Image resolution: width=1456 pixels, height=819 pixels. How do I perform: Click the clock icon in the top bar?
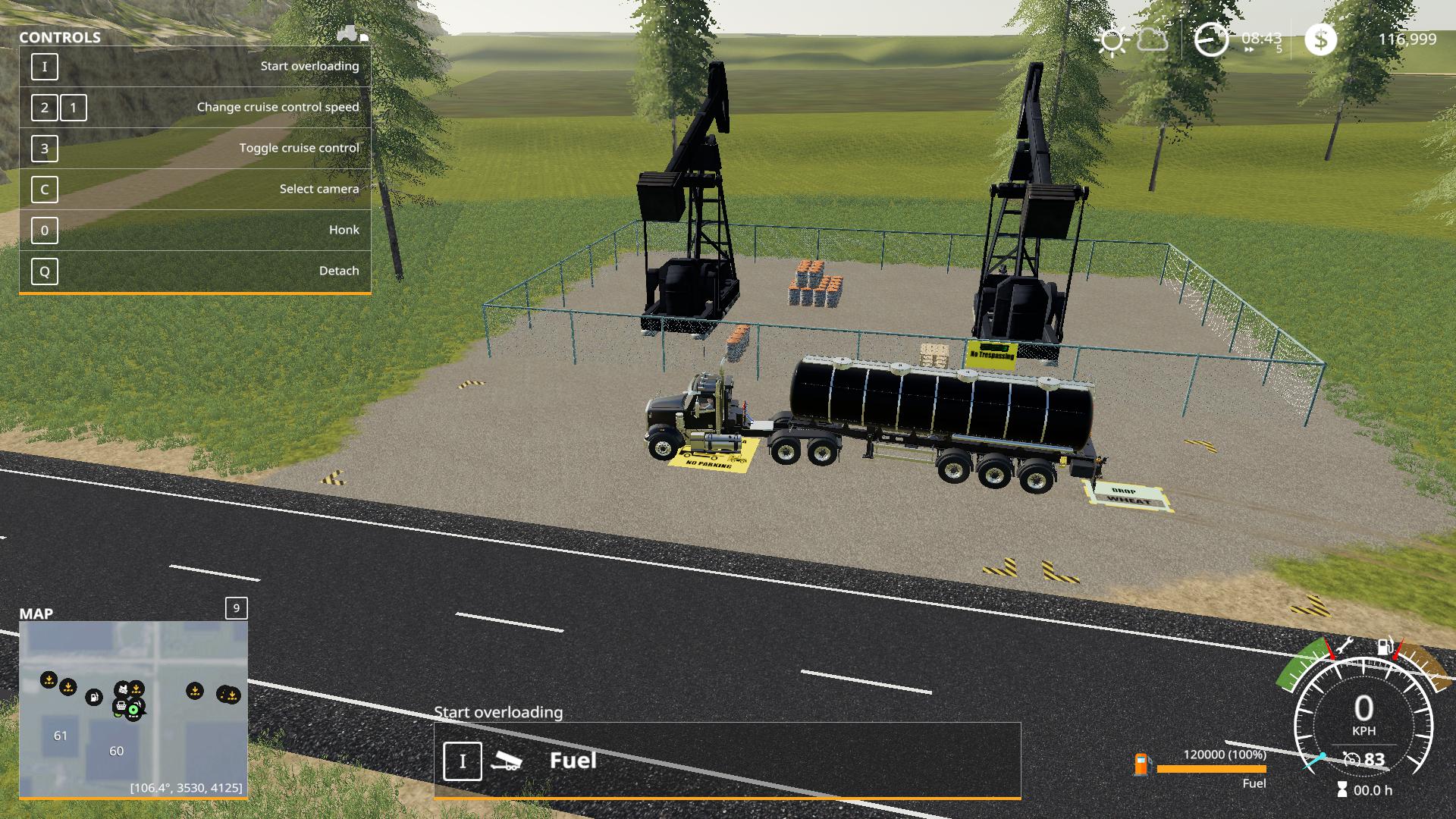pyautogui.click(x=1211, y=39)
